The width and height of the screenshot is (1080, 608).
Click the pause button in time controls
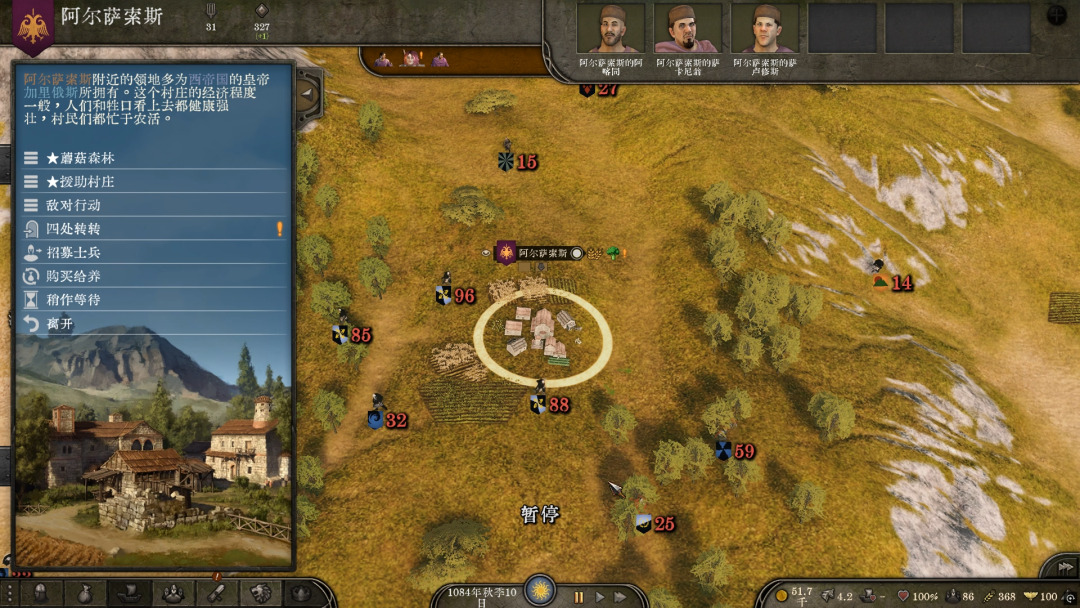(x=578, y=597)
